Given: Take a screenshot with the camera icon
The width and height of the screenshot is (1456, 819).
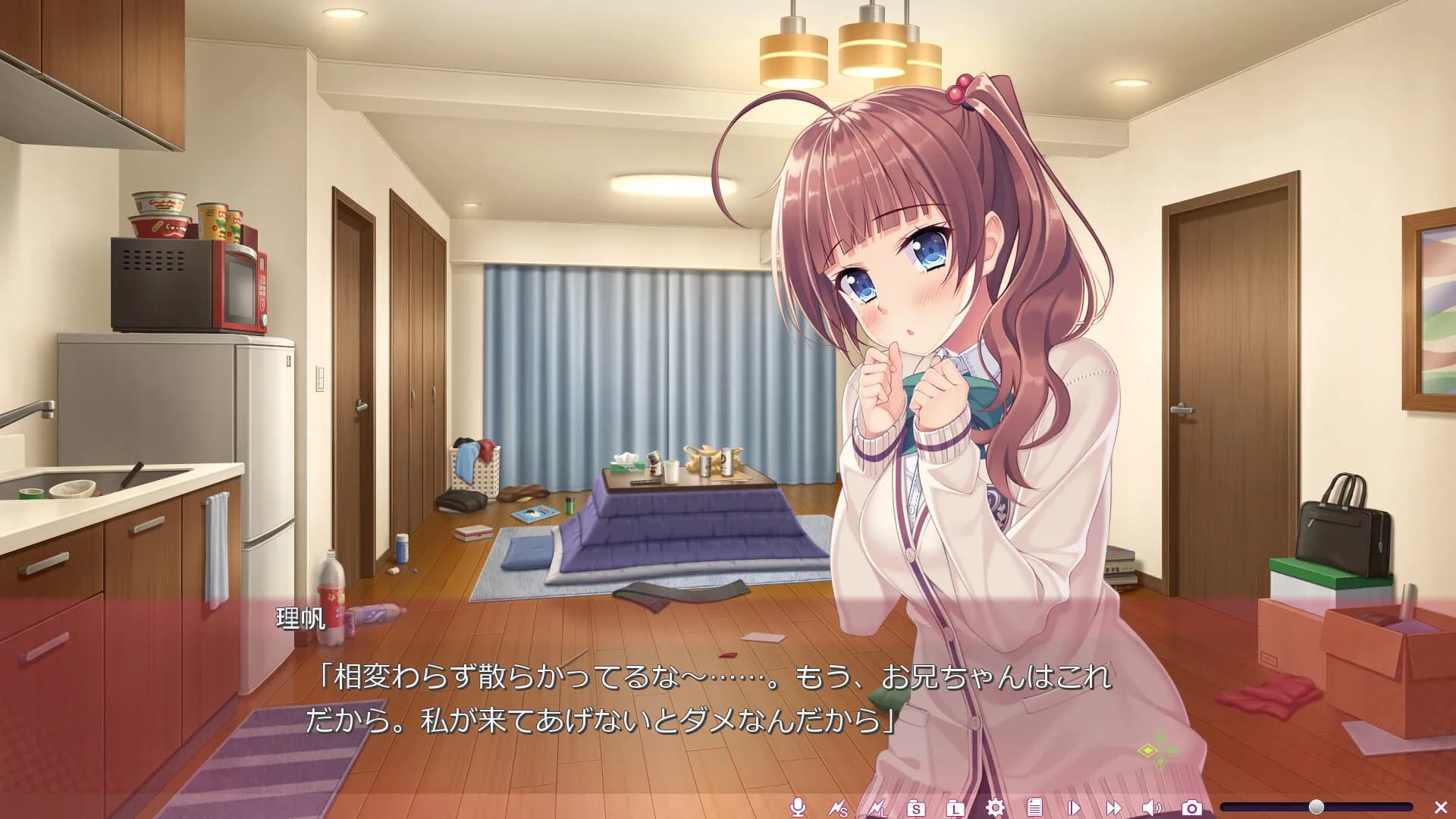Looking at the screenshot, I should (1191, 808).
